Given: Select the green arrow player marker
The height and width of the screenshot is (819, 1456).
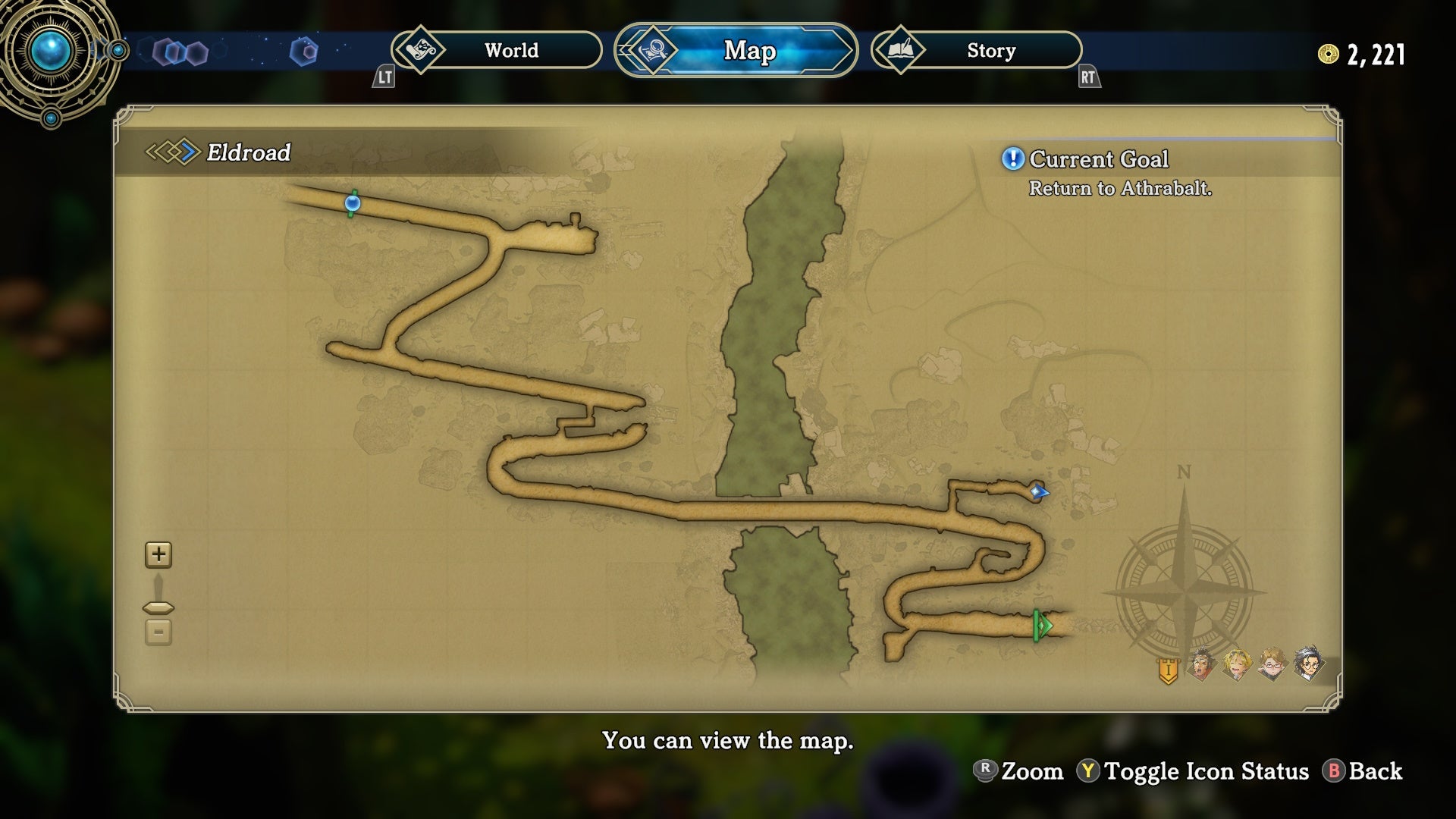Looking at the screenshot, I should pos(1043,626).
